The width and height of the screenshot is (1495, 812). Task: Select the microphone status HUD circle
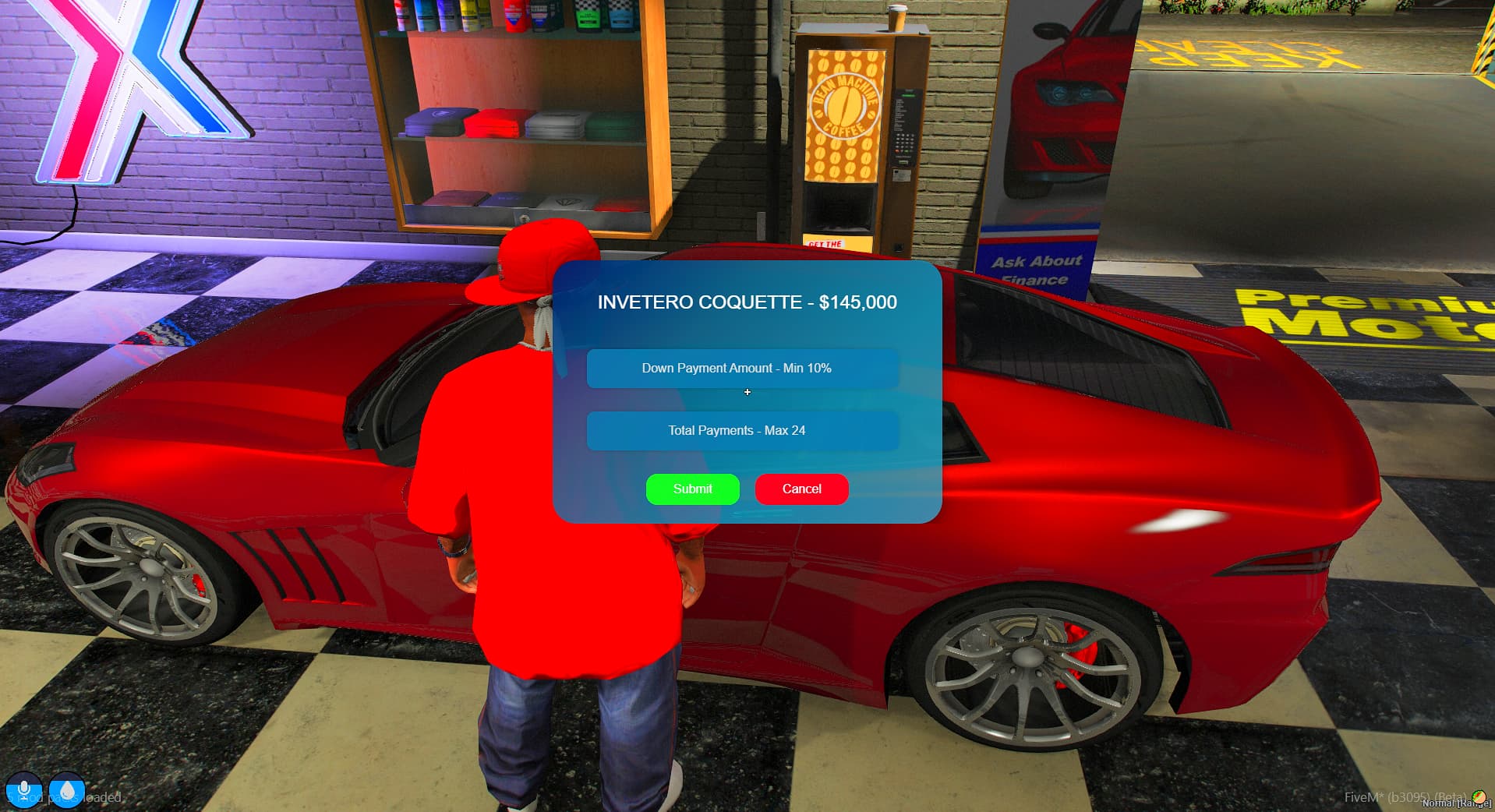tap(23, 789)
